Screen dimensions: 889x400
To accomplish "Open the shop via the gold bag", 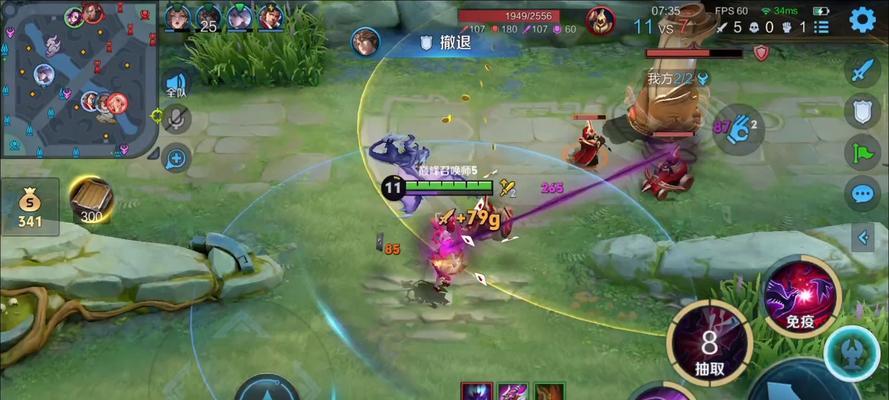I will (29, 205).
